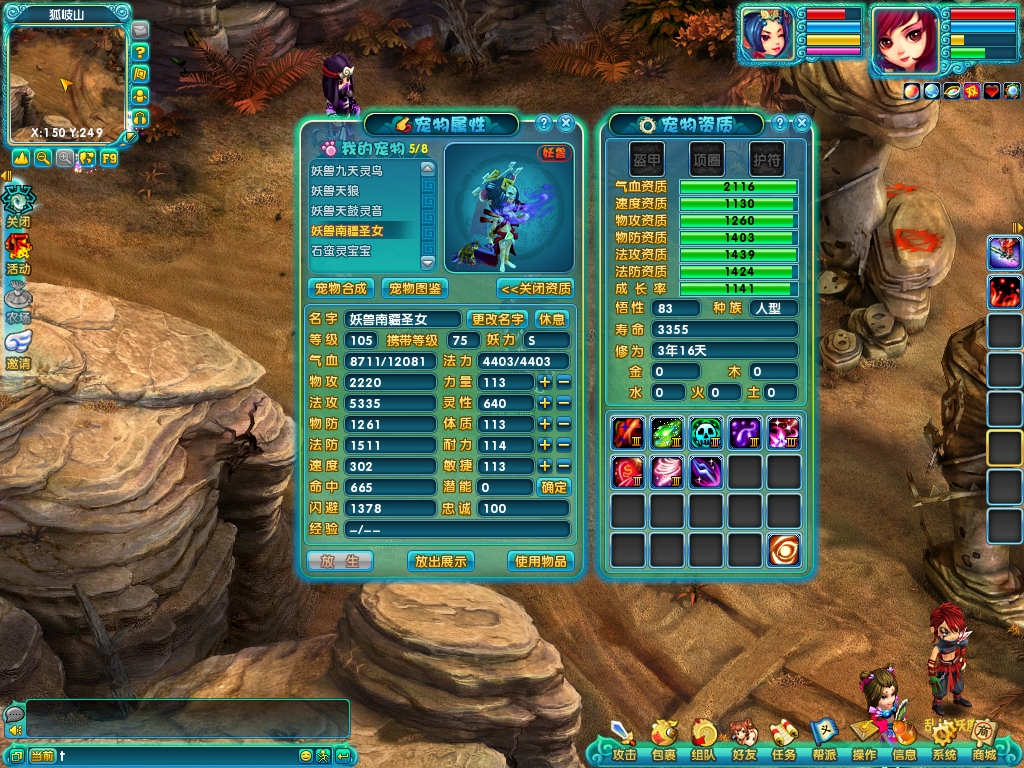The height and width of the screenshot is (768, 1024).
Task: Click the 关闭资质 button
Action: pyautogui.click(x=535, y=288)
